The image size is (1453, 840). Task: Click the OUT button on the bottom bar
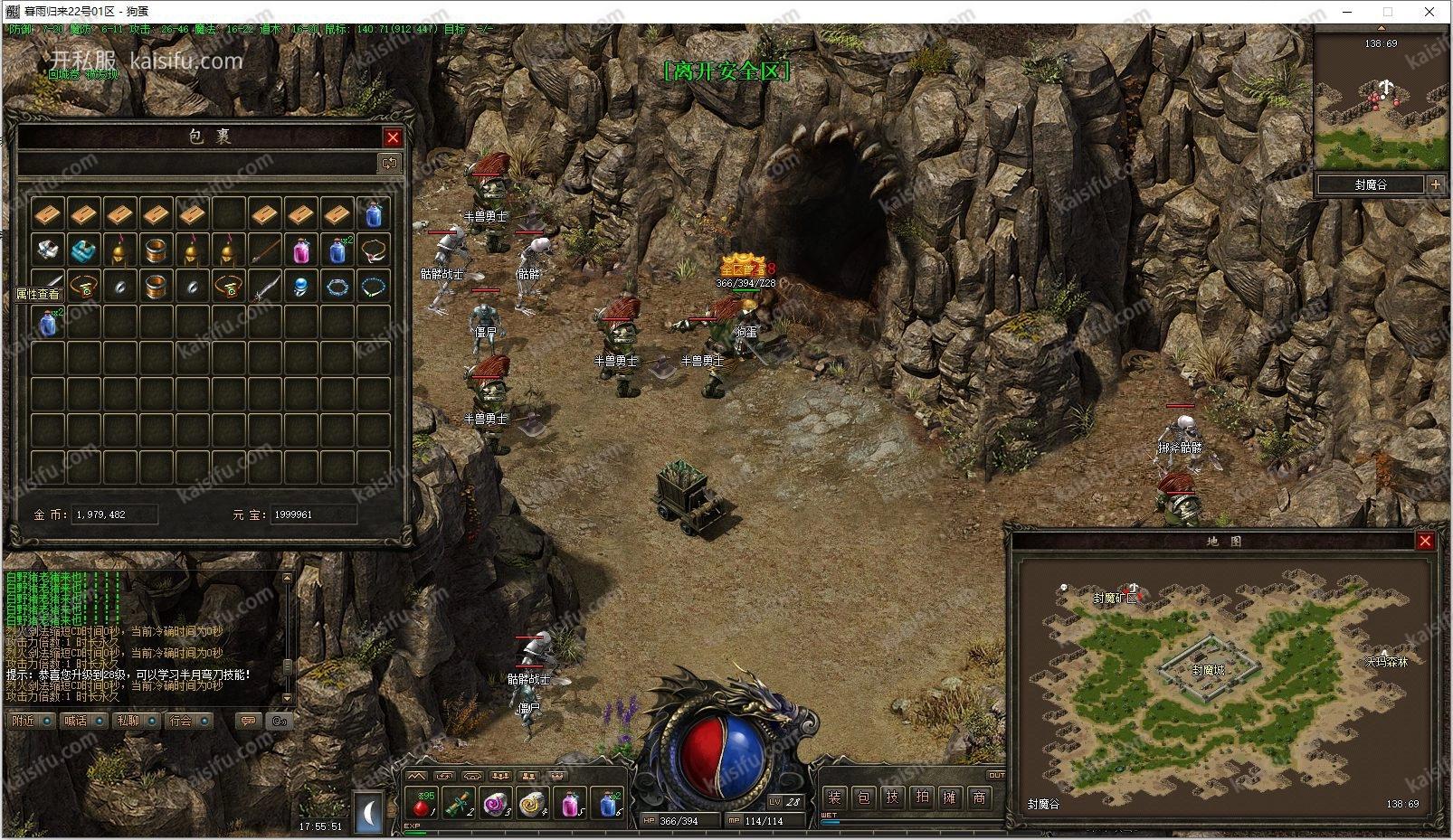[x=995, y=775]
